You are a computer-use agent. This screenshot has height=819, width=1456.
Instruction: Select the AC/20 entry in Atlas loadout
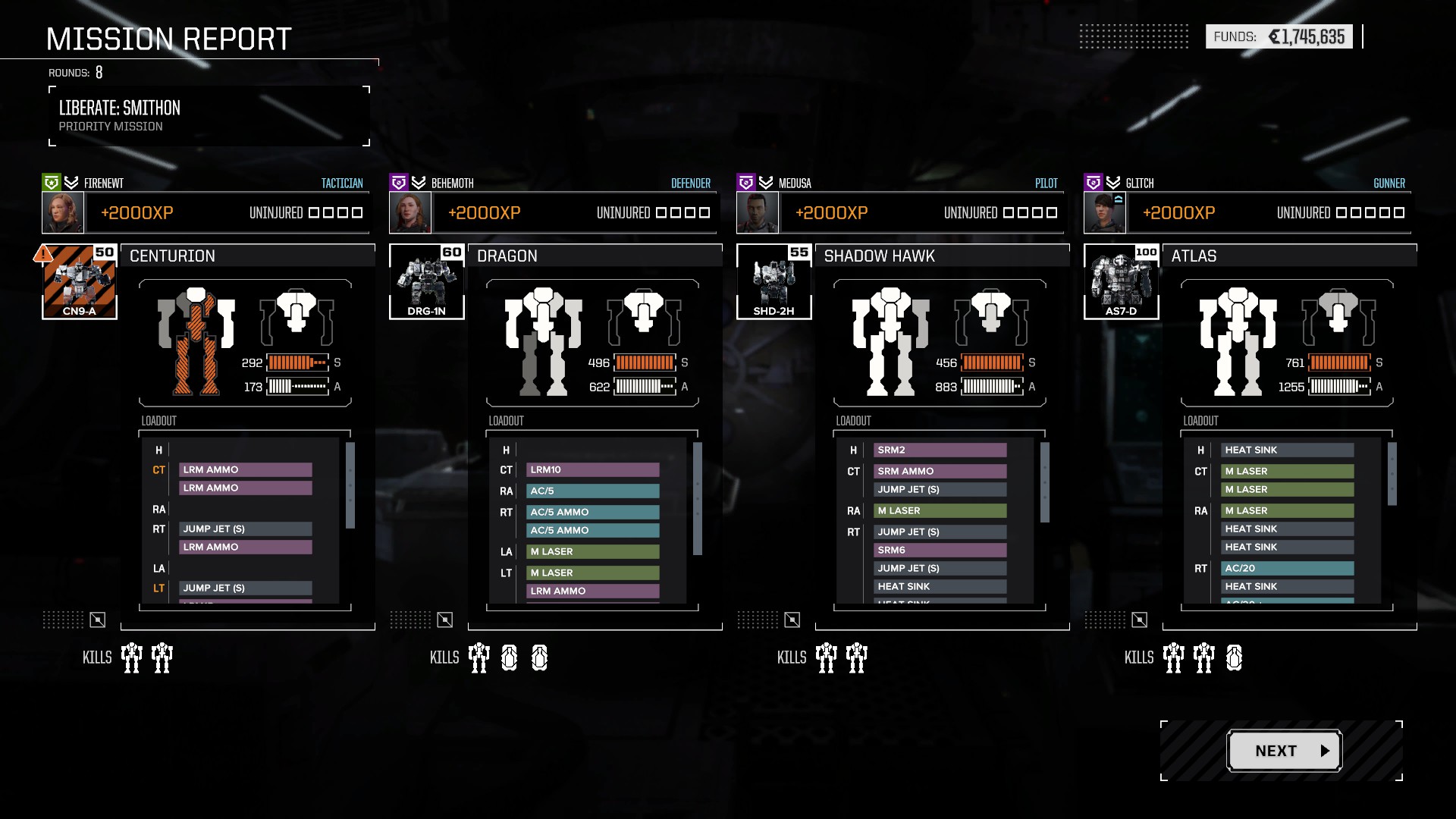(x=1288, y=568)
